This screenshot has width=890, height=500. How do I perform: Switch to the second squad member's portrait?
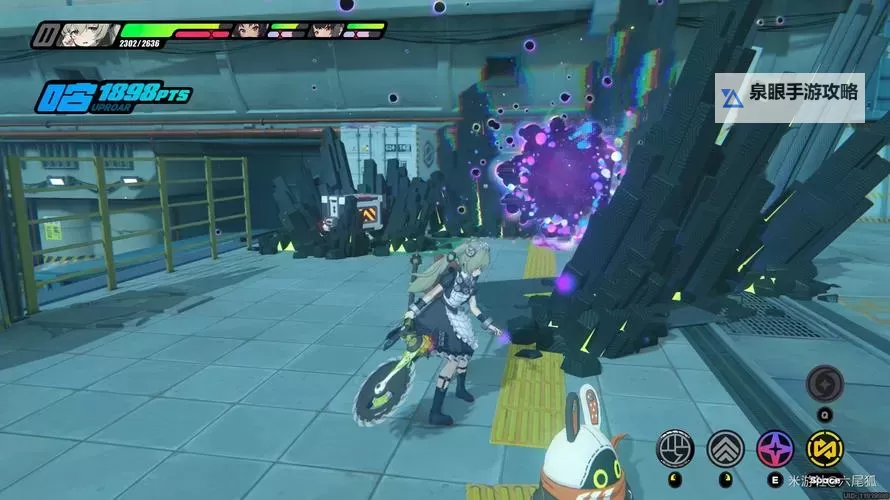(248, 31)
